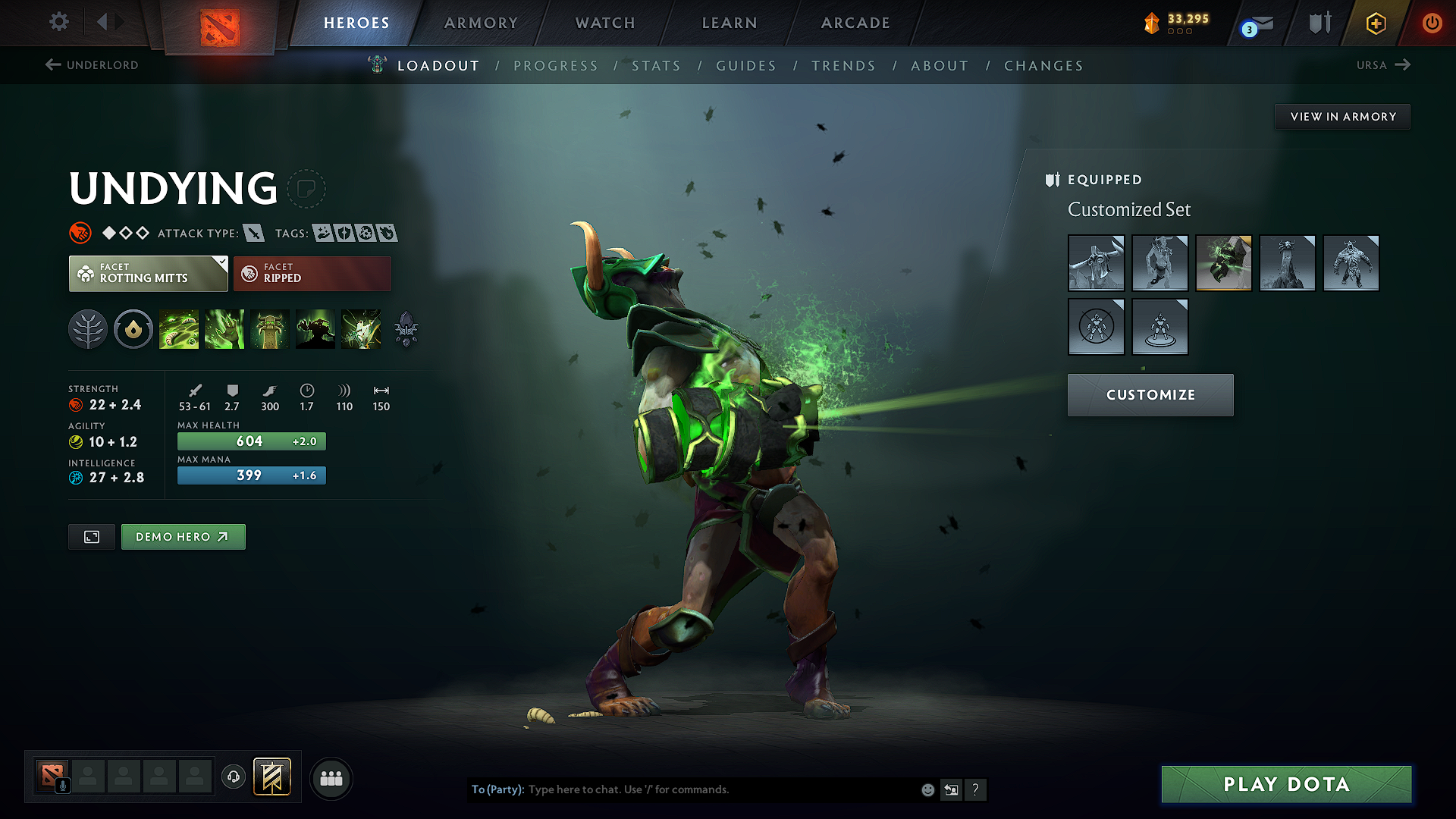The image size is (1456, 819).
Task: Open the ARMORY menu
Action: pyautogui.click(x=480, y=23)
